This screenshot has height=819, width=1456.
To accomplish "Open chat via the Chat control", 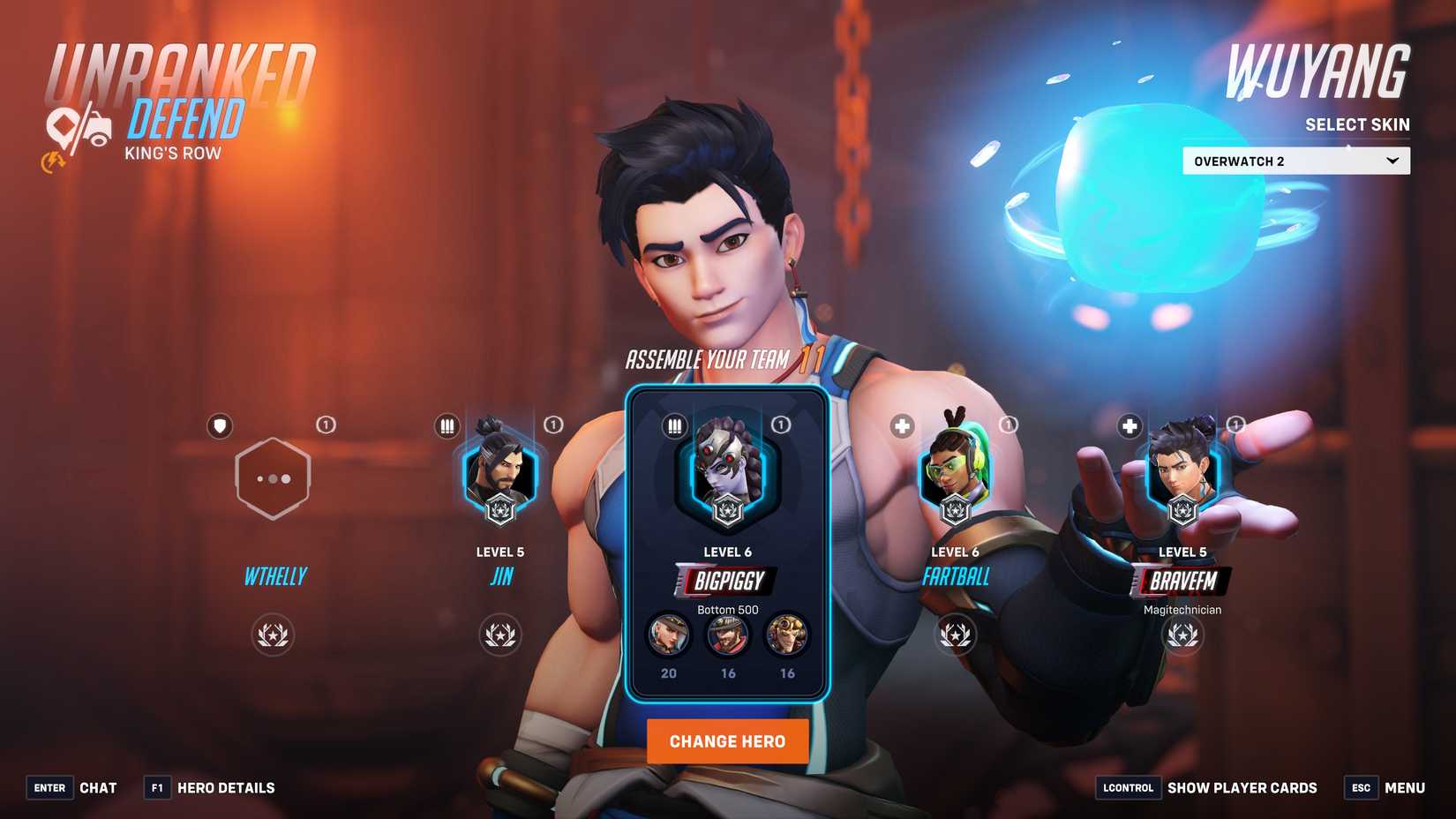I will point(98,787).
